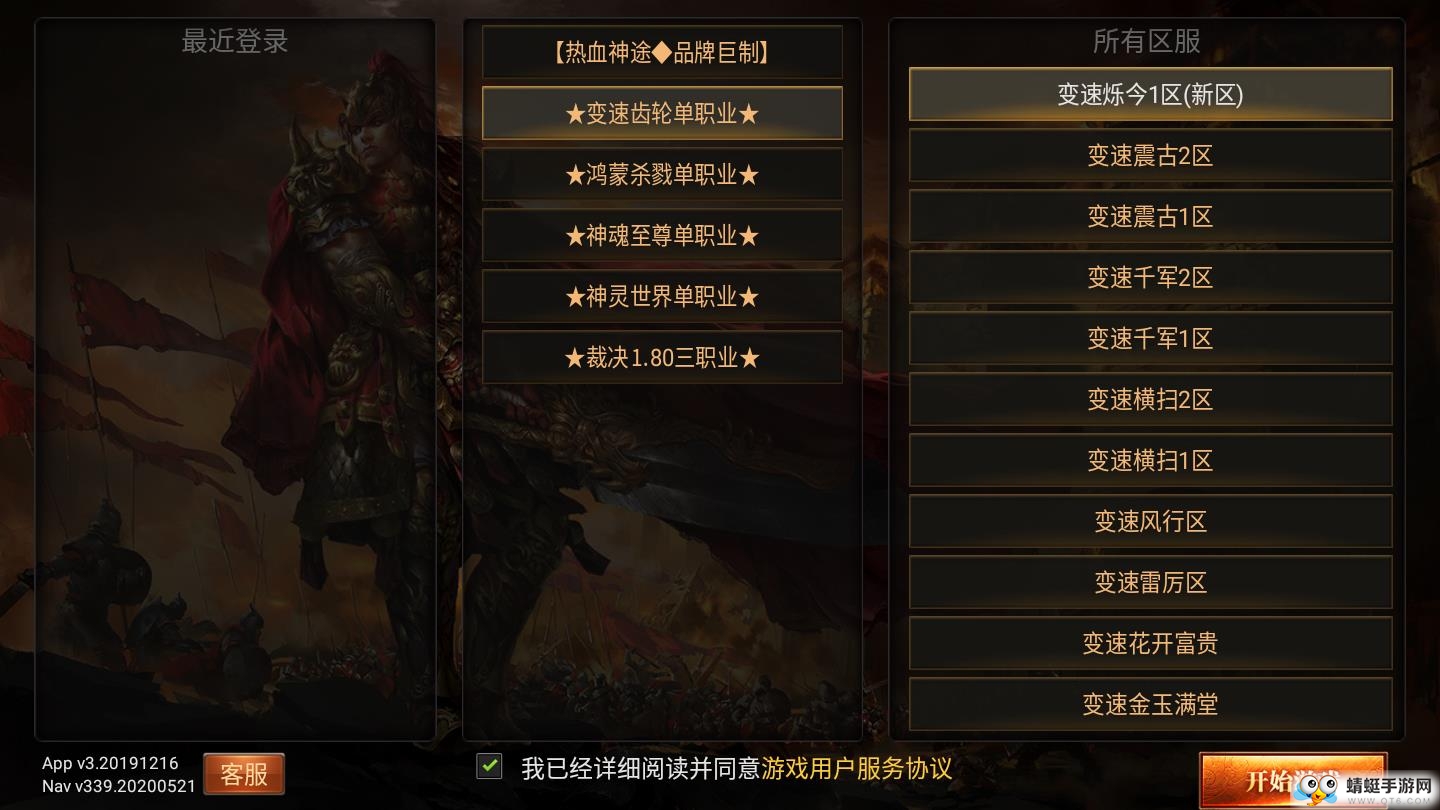The image size is (1440, 810).
Task: Select the 变速金玉满堂 server
Action: click(x=1149, y=704)
